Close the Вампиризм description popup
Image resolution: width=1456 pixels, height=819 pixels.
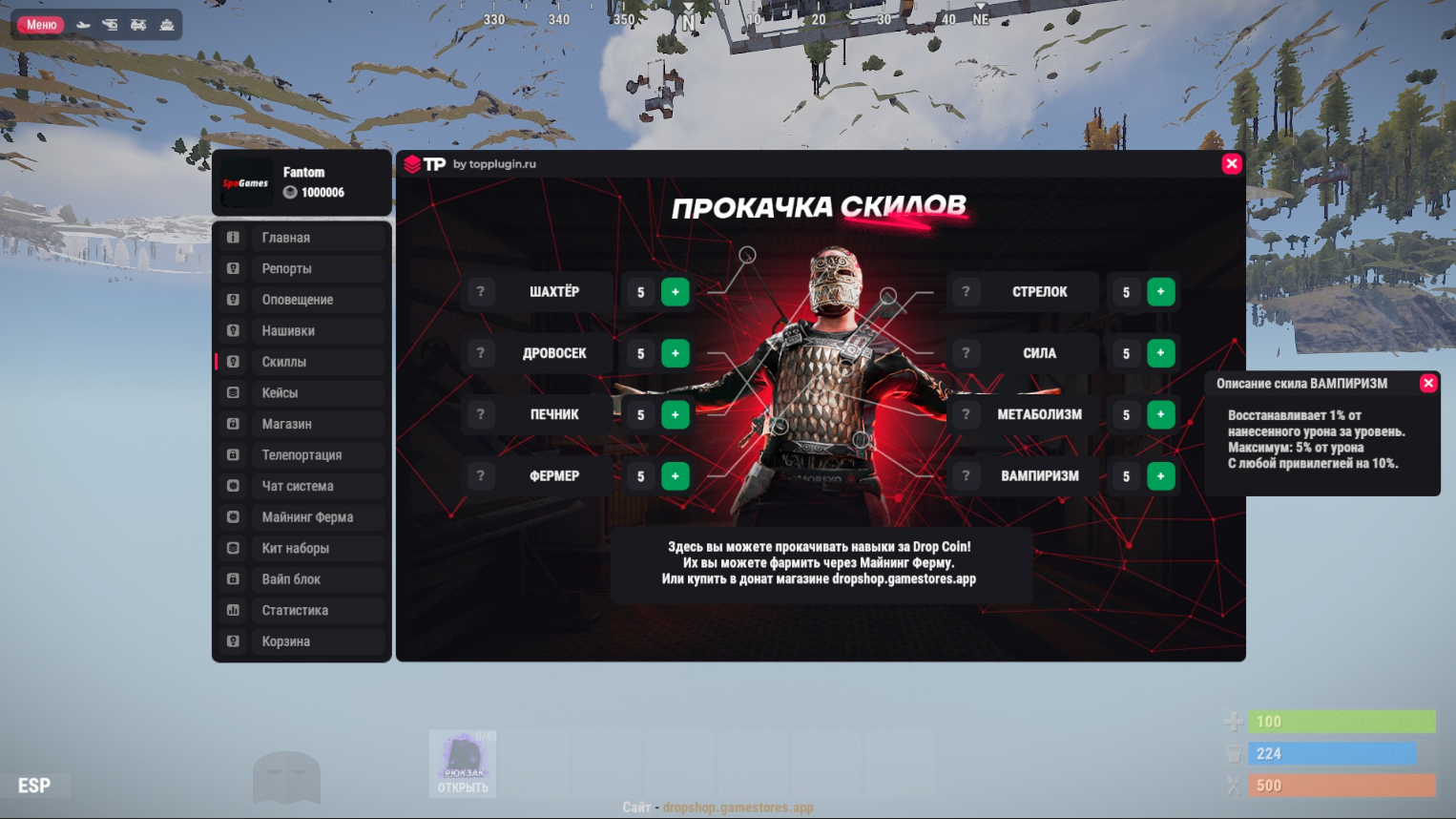[1428, 383]
